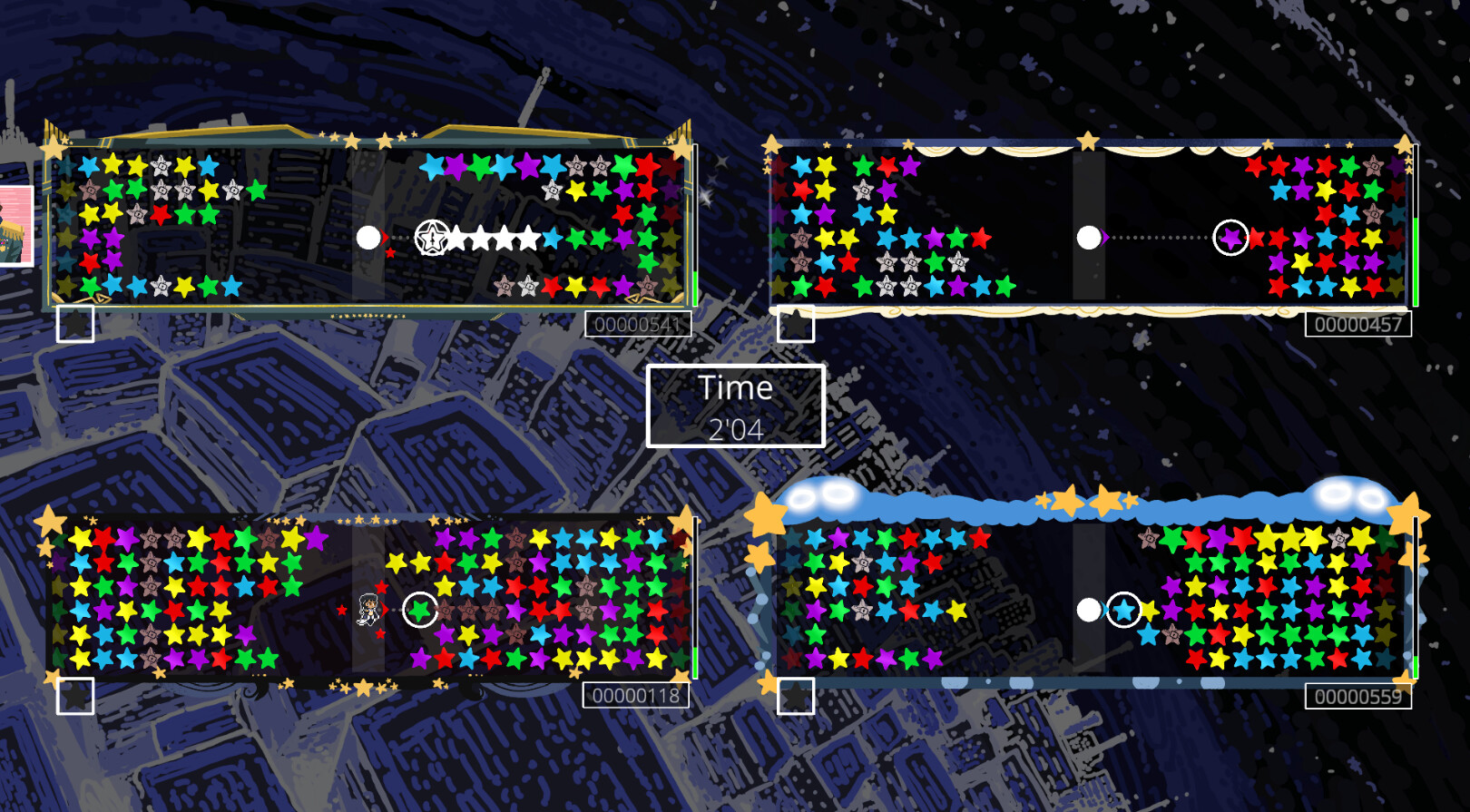The width and height of the screenshot is (1470, 812).
Task: Toggle the stored-star box under the top-left board
Action: [77, 323]
